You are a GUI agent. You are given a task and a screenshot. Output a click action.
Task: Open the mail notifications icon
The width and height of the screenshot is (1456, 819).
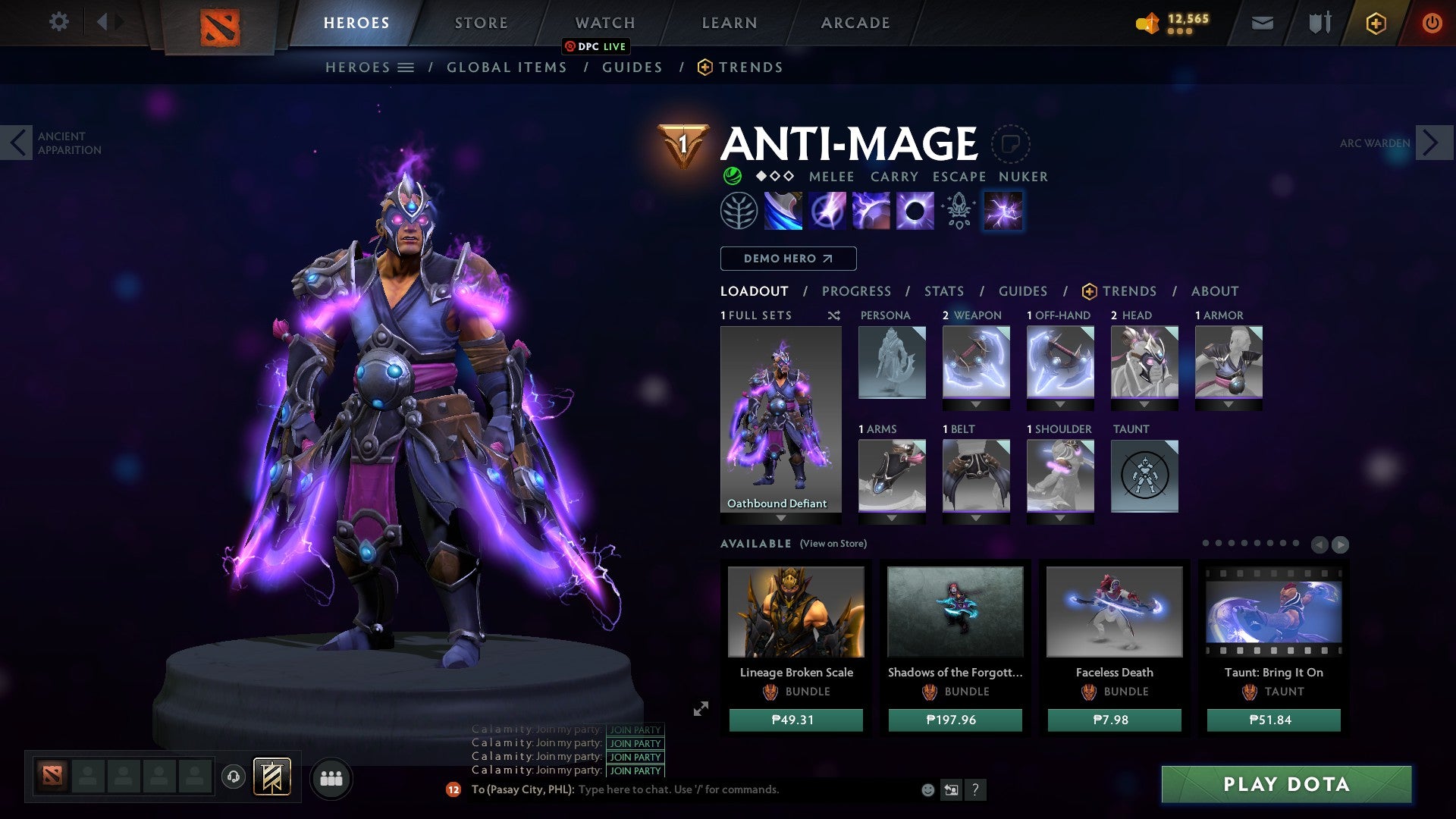1261,23
